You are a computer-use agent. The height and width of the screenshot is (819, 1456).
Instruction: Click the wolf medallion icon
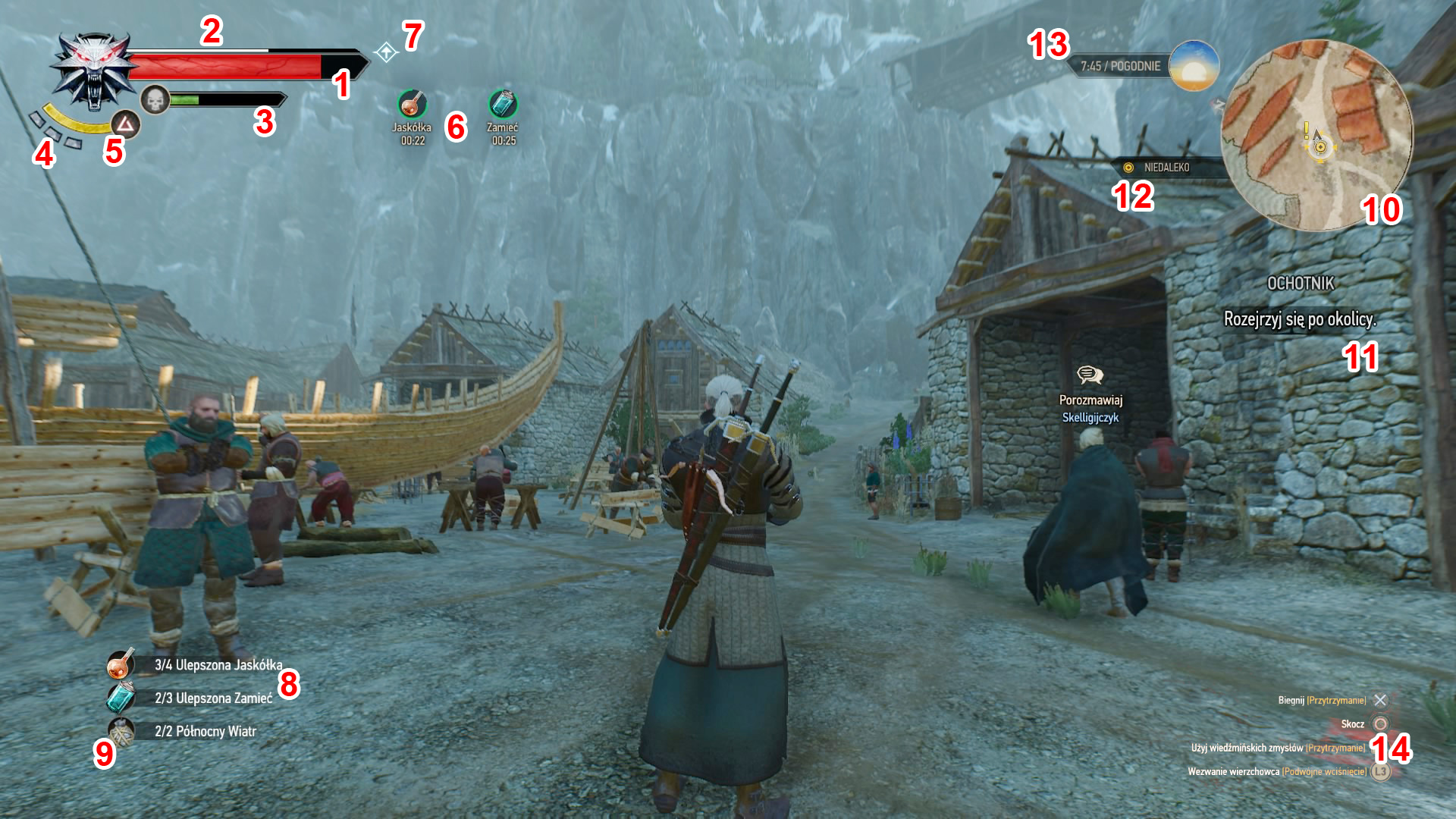[x=93, y=71]
